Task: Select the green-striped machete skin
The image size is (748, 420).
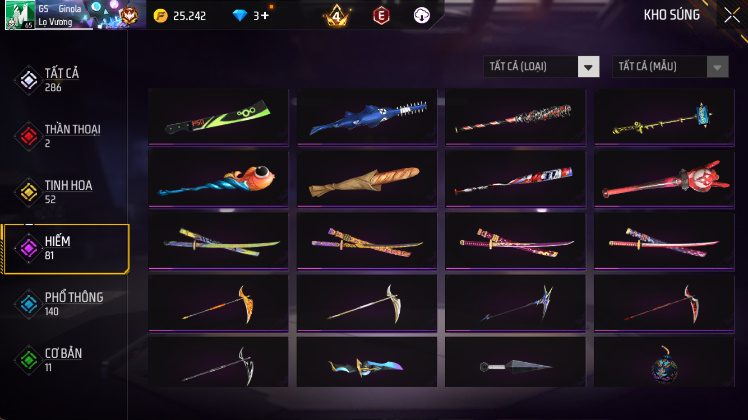Action: coord(218,117)
